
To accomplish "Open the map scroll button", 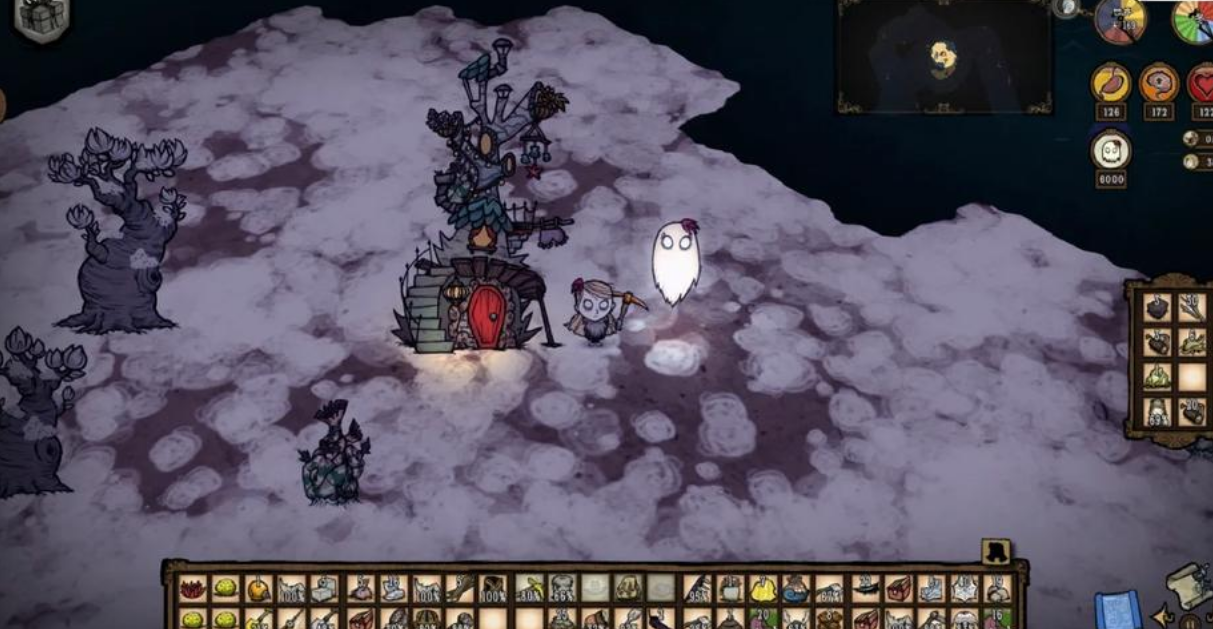I will point(1186,583).
